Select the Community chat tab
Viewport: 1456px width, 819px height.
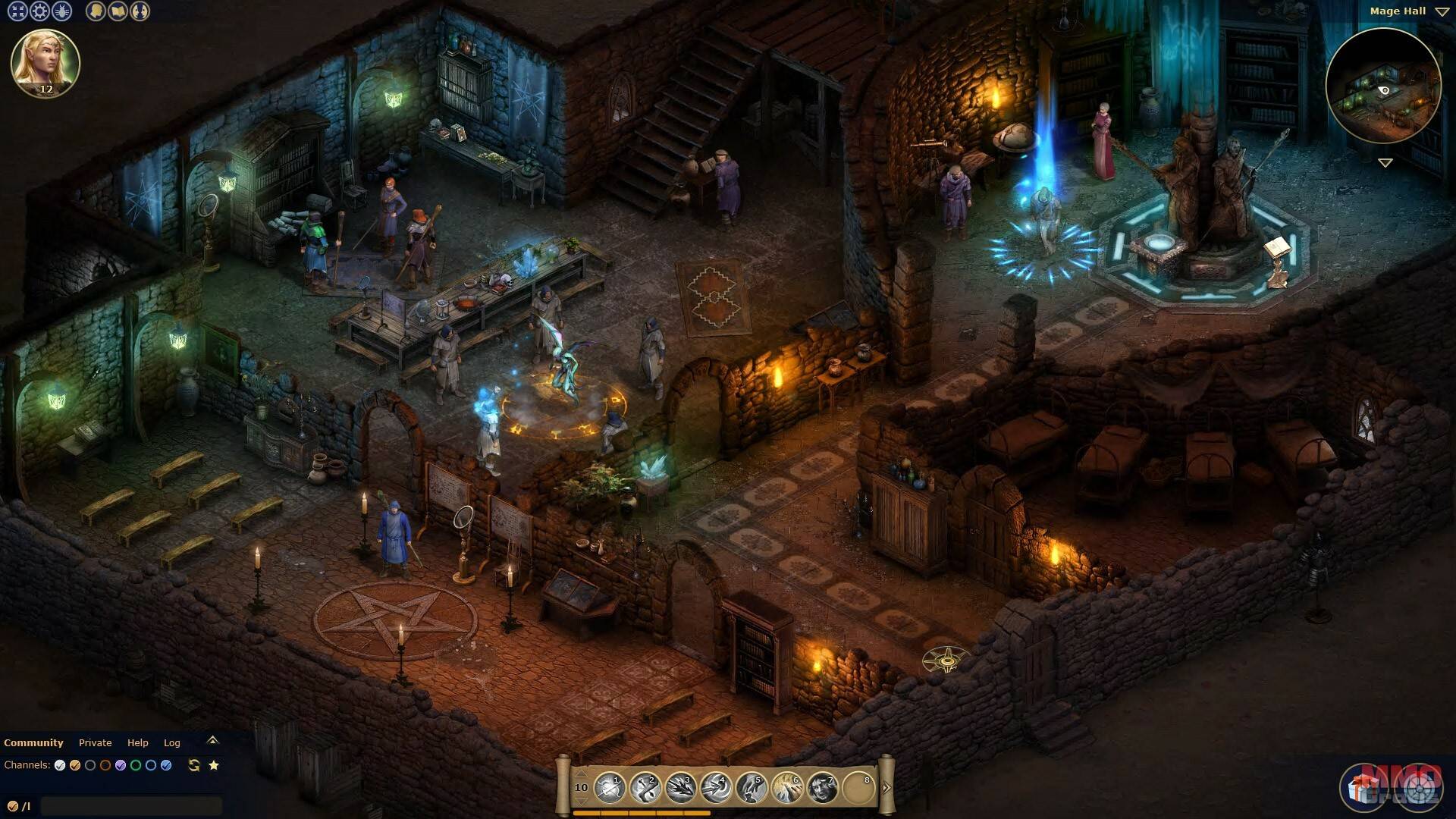pos(33,743)
